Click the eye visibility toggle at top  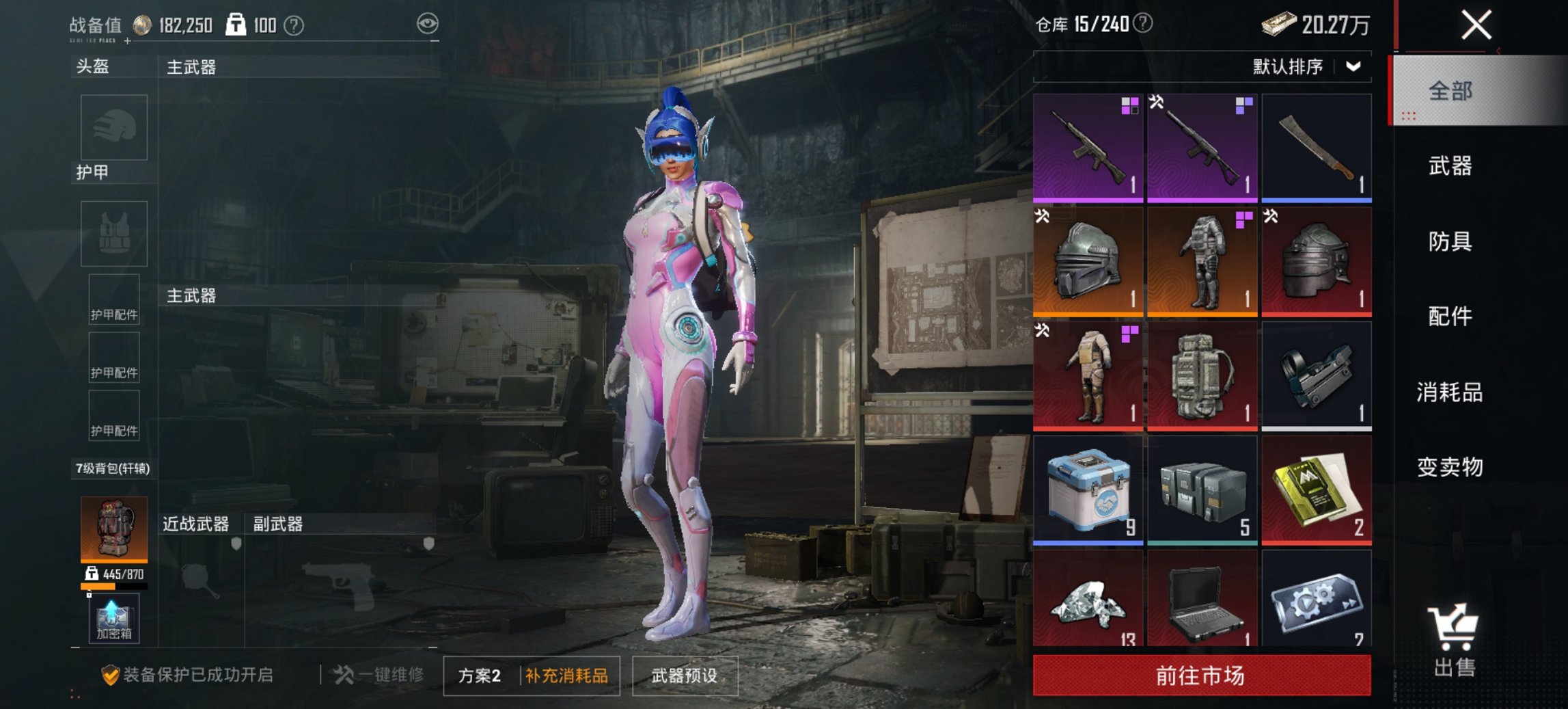(x=426, y=21)
